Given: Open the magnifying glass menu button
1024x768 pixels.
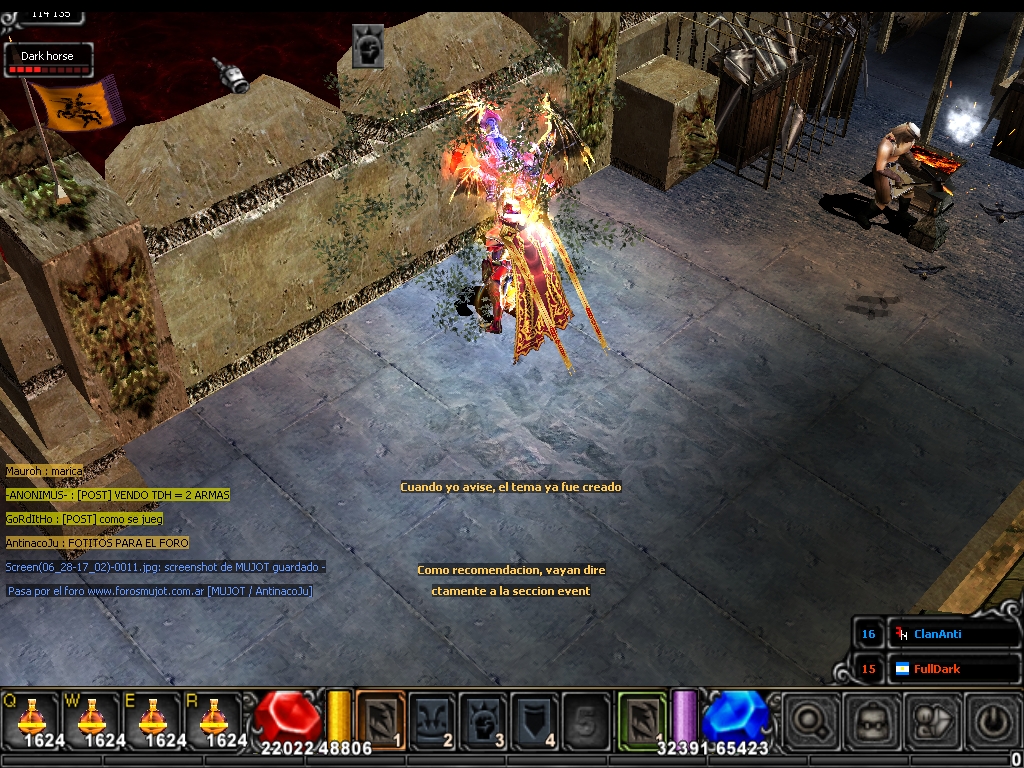Looking at the screenshot, I should 810,720.
